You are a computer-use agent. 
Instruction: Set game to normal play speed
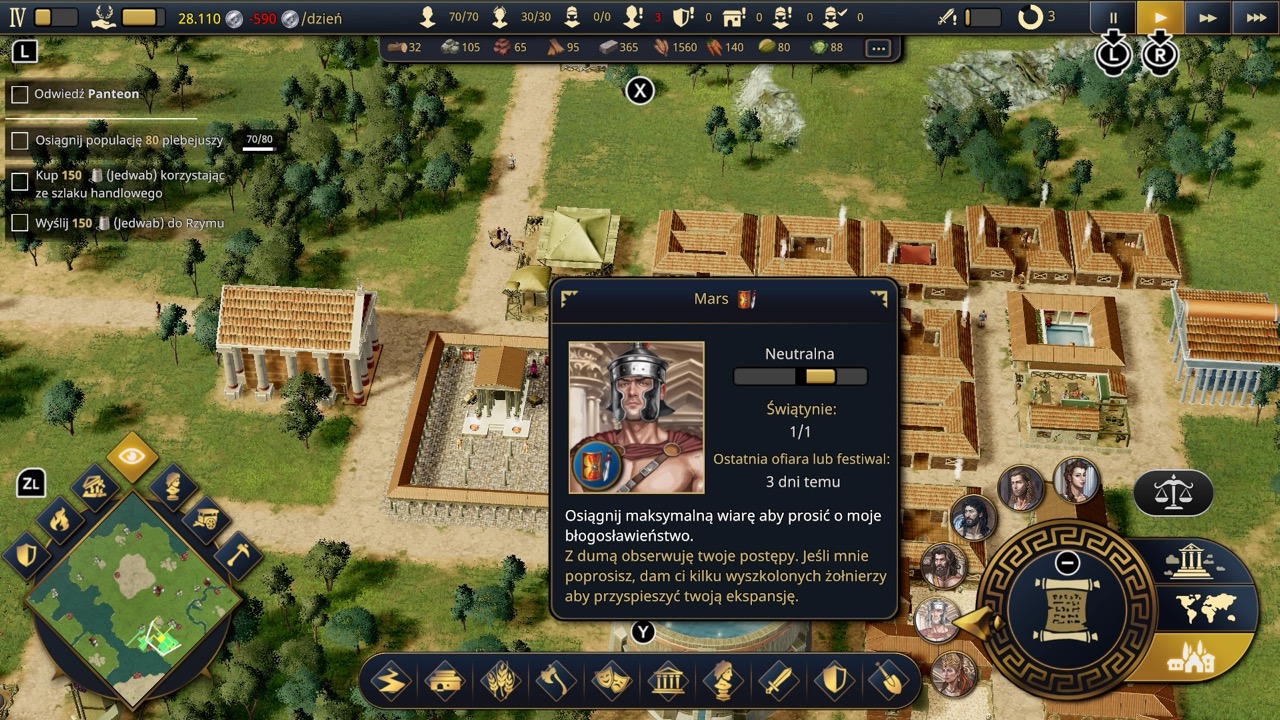coord(1160,17)
